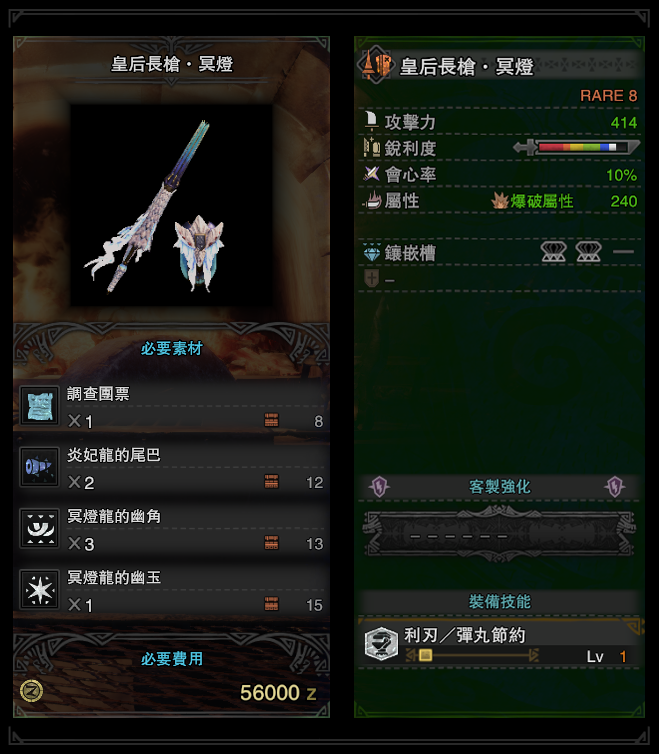Click the 爆破屬性 blast element icon
Image resolution: width=659 pixels, height=754 pixels.
(x=500, y=201)
